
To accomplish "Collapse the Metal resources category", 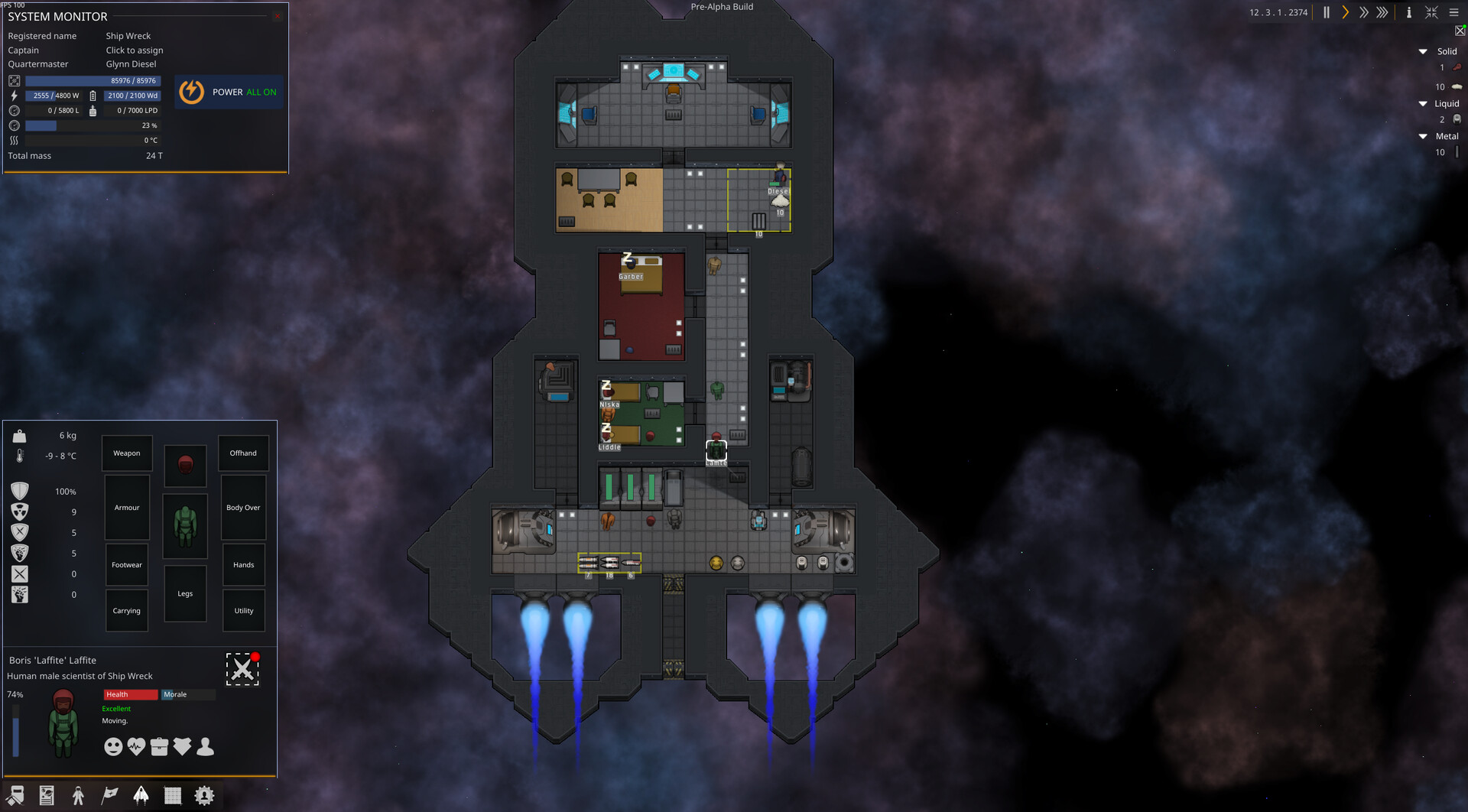I will 1423,136.
